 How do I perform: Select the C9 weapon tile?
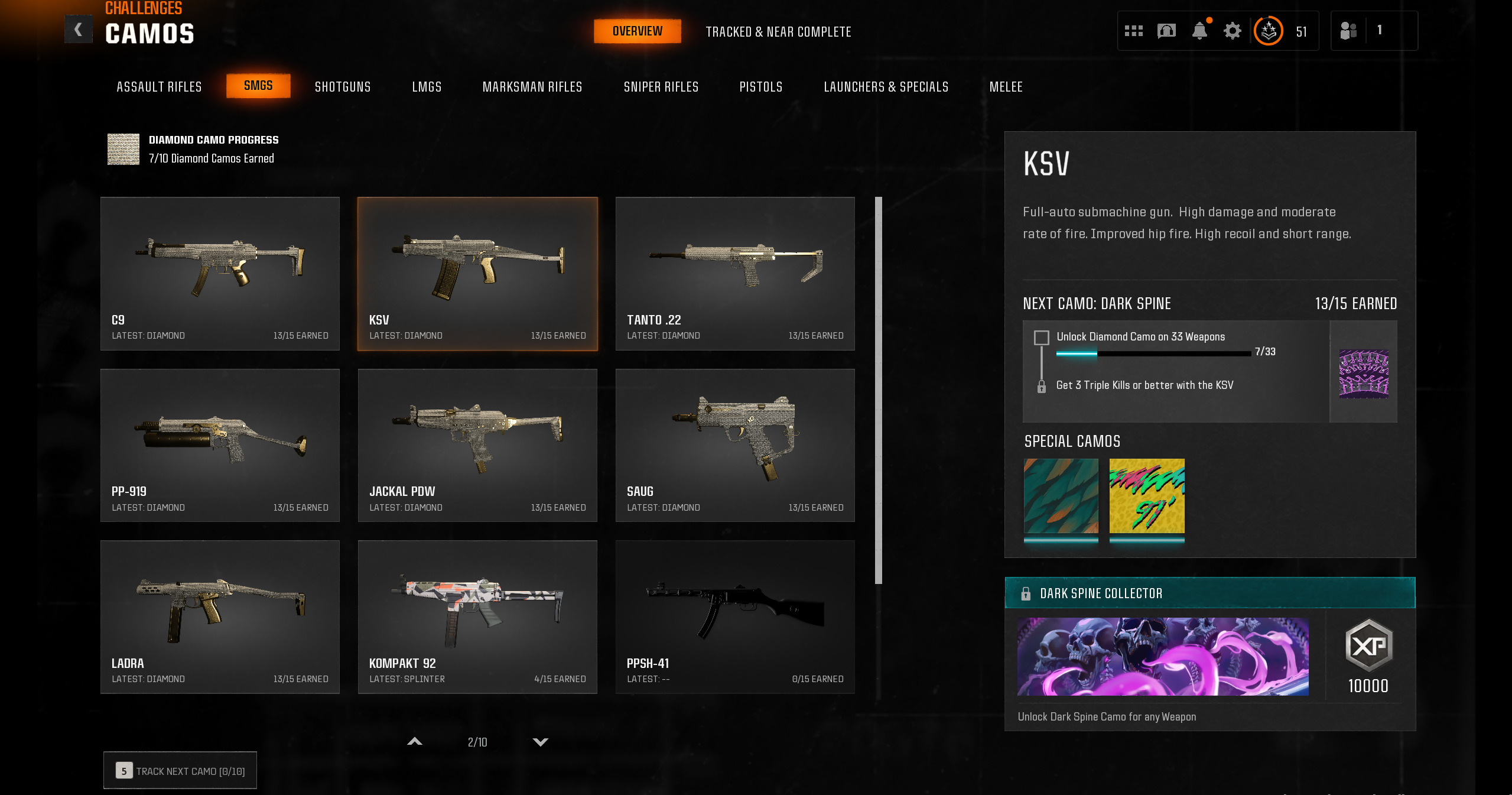click(x=220, y=274)
